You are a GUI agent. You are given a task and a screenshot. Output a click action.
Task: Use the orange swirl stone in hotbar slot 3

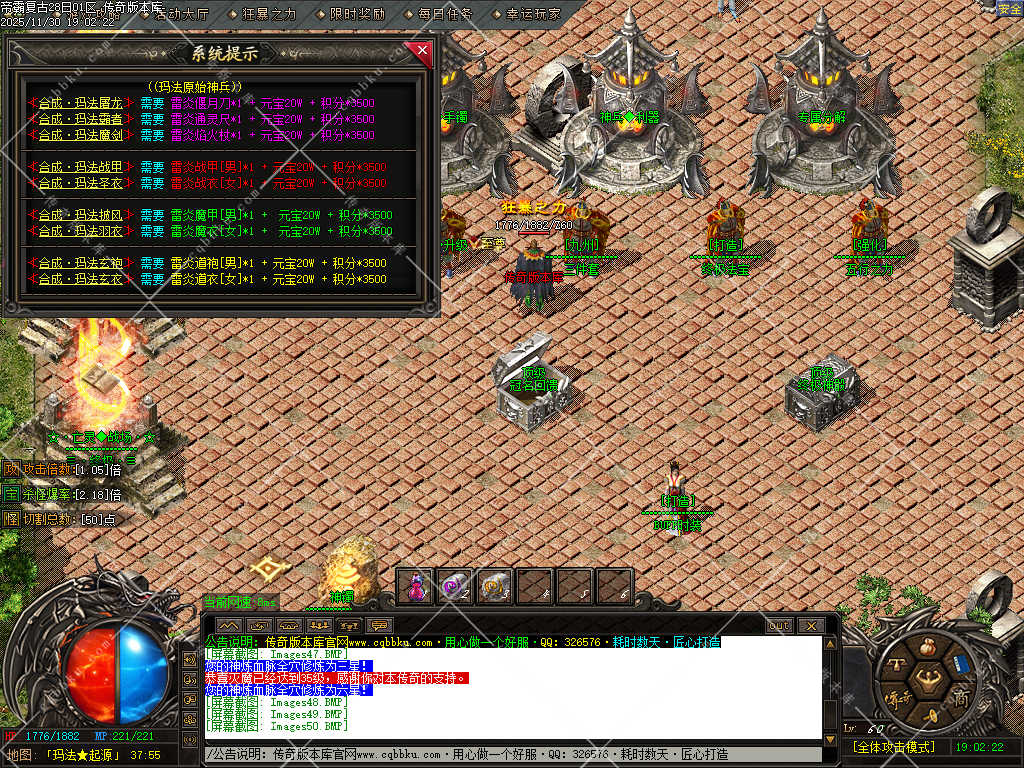pos(495,587)
